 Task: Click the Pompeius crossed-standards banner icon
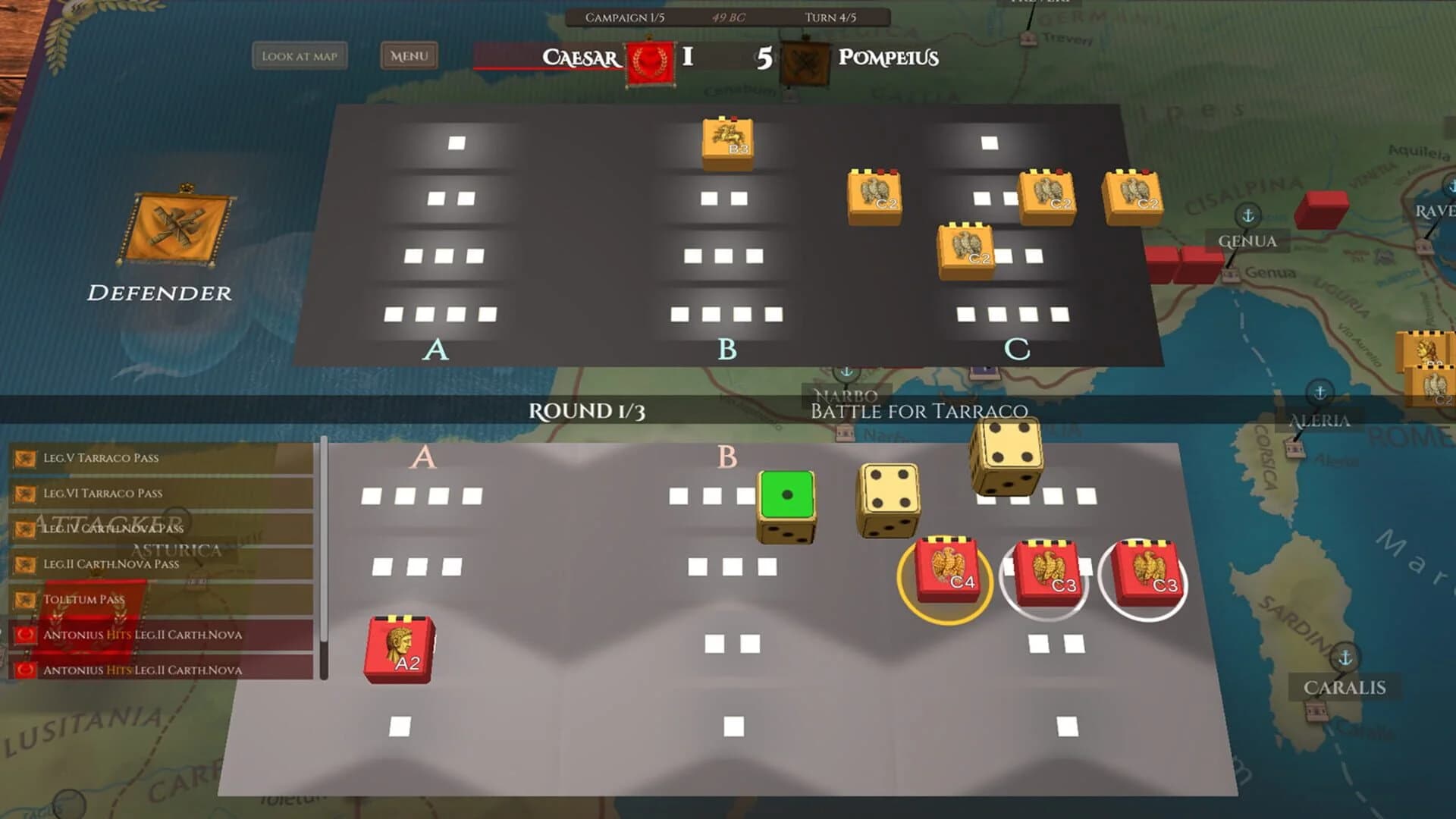click(x=806, y=58)
